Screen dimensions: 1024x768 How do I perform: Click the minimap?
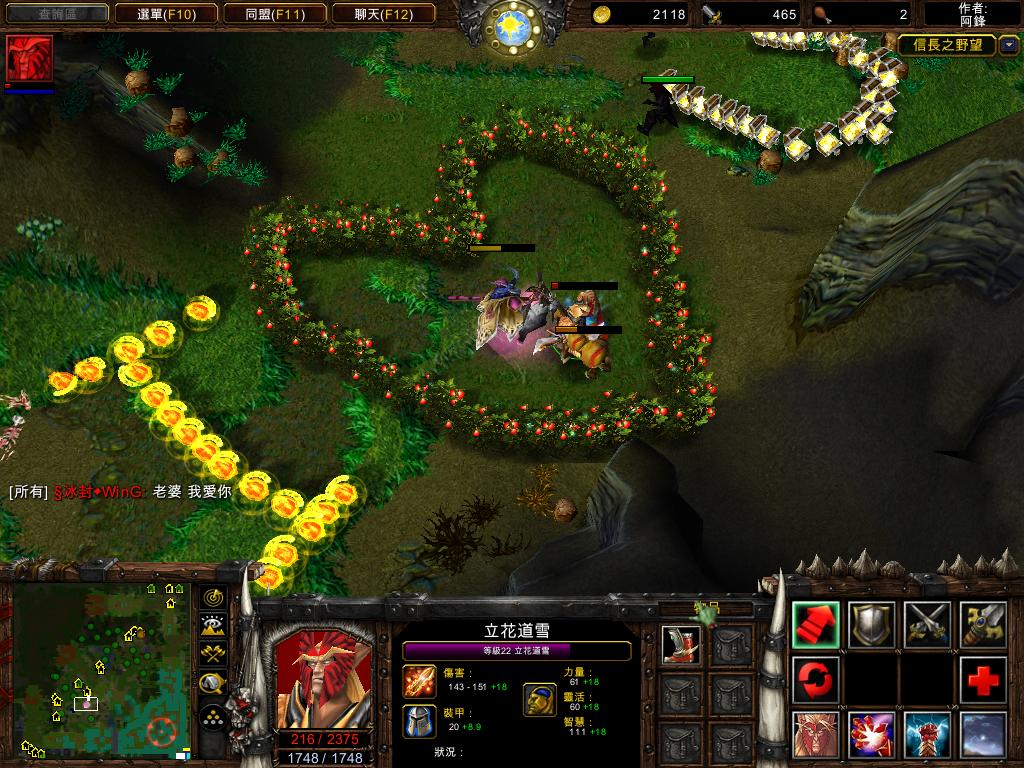[101, 670]
